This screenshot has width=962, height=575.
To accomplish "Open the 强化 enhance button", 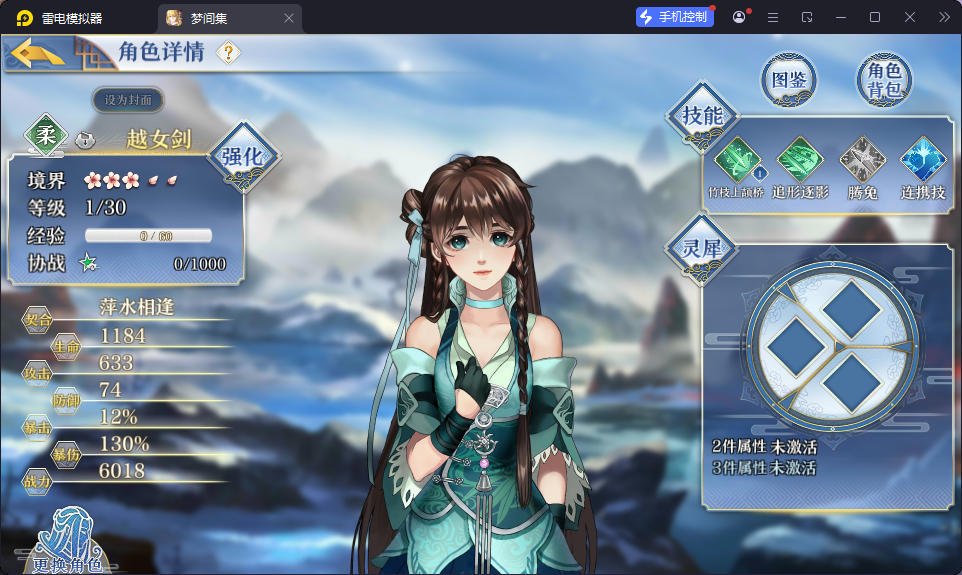I will click(x=242, y=156).
